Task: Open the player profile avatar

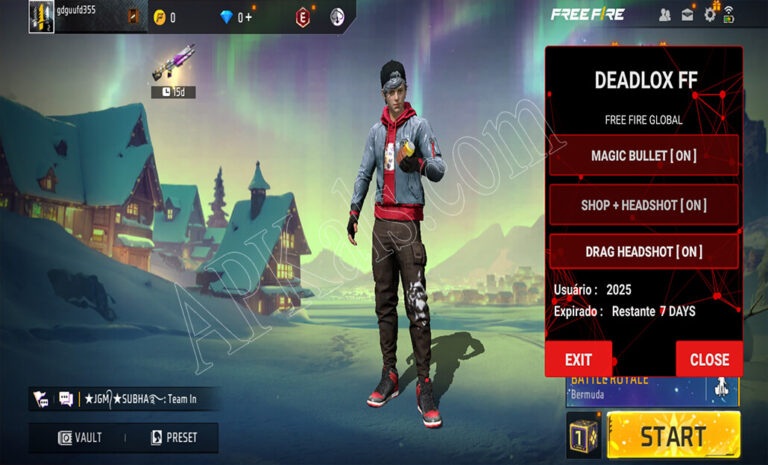Action: click(x=41, y=15)
